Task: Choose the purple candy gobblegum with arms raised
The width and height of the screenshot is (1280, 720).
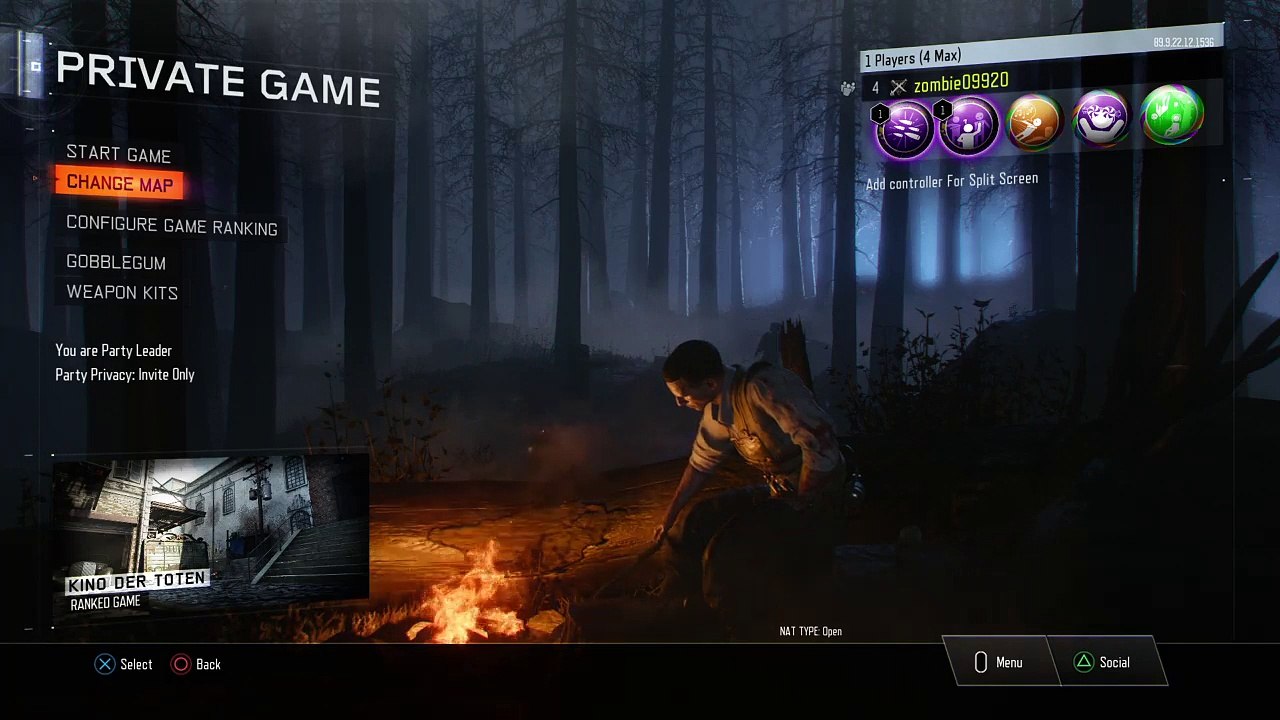Action: tap(1100, 119)
